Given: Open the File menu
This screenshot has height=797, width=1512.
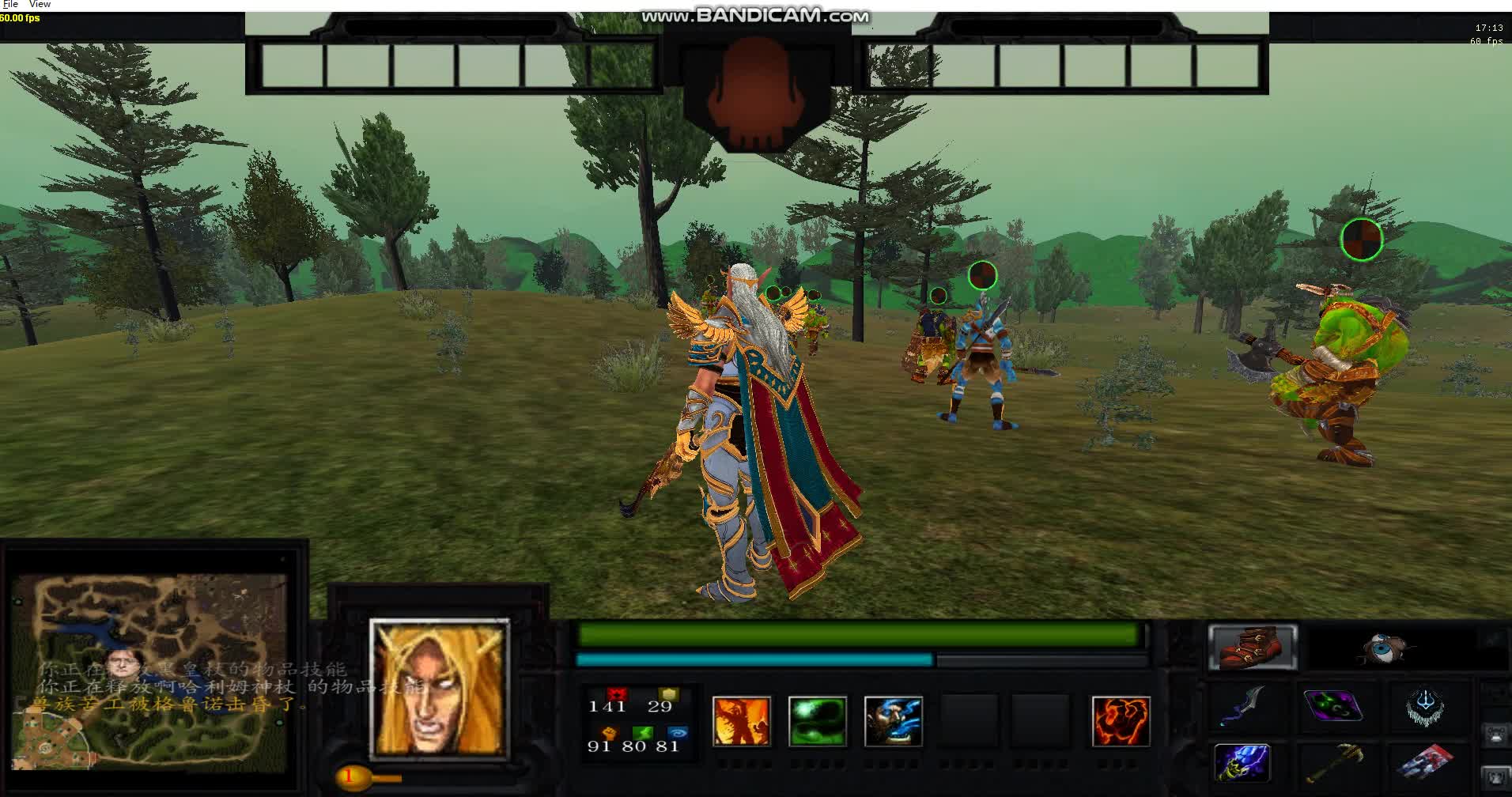Looking at the screenshot, I should click(x=10, y=4).
